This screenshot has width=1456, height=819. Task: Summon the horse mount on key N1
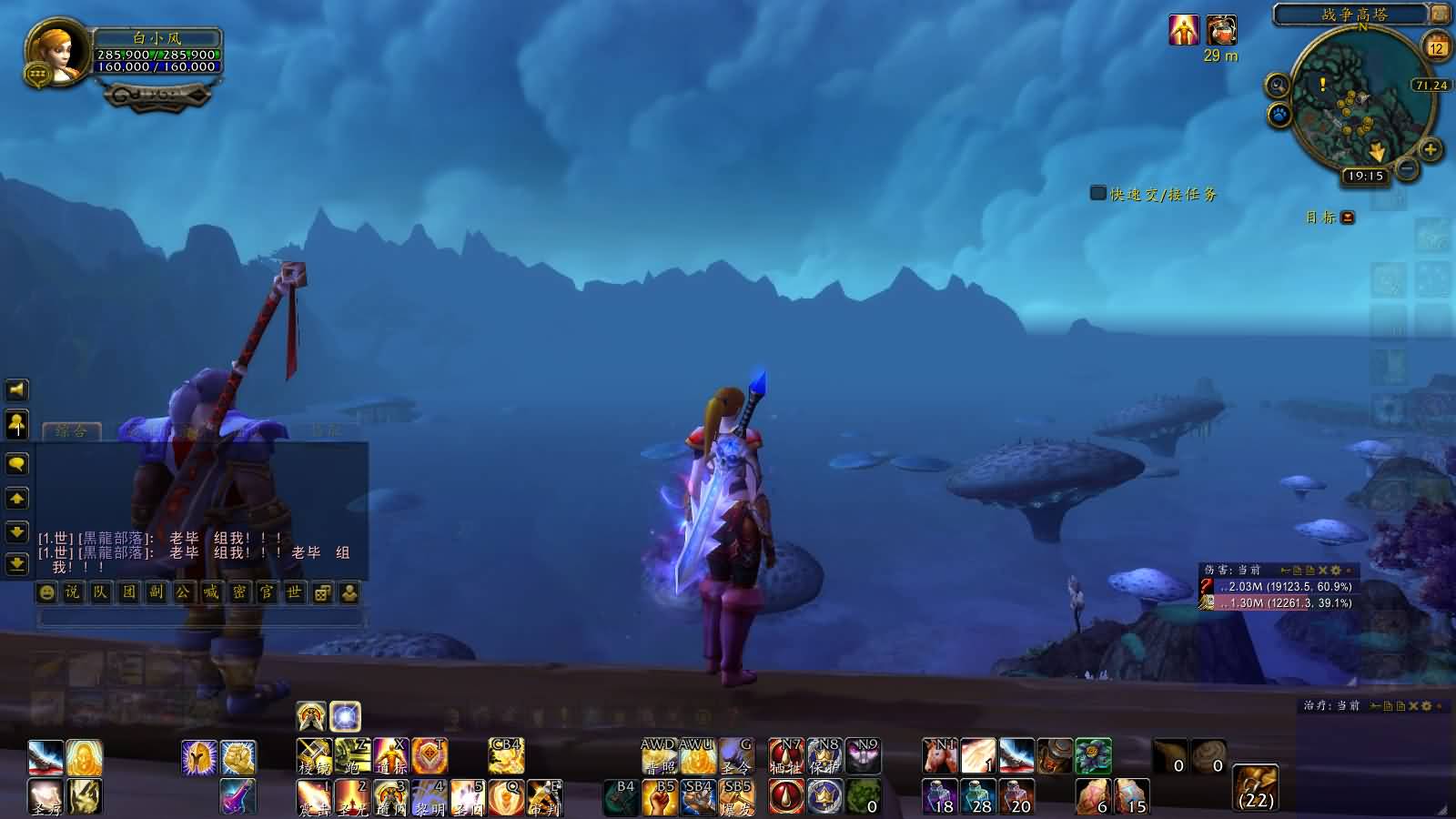click(x=940, y=755)
